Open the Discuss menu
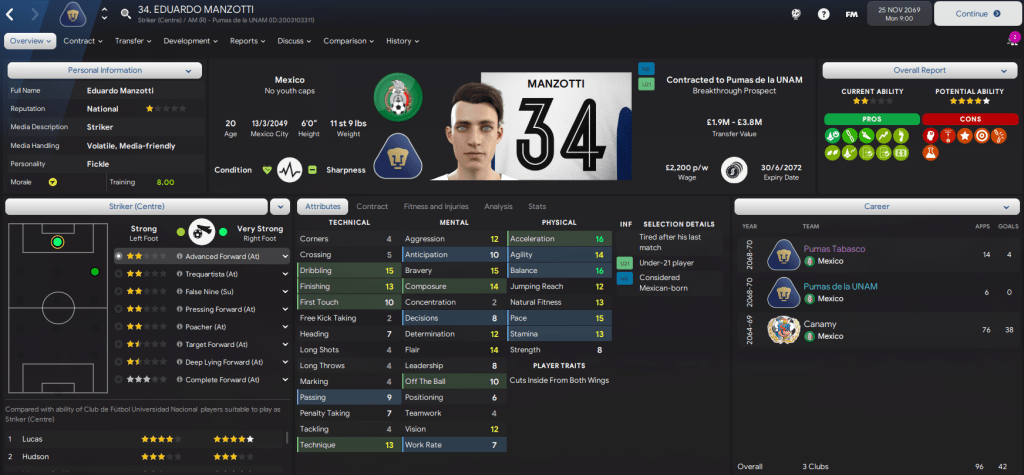 [294, 41]
